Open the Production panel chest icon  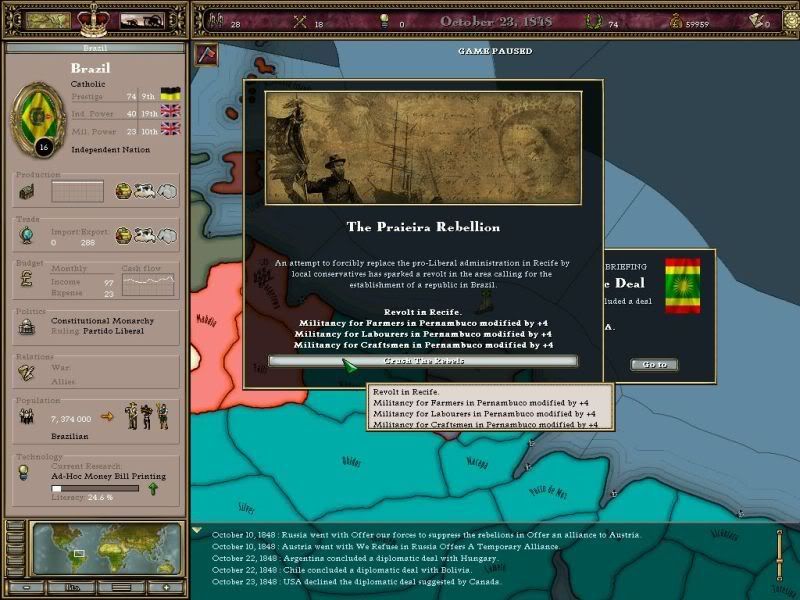point(27,190)
